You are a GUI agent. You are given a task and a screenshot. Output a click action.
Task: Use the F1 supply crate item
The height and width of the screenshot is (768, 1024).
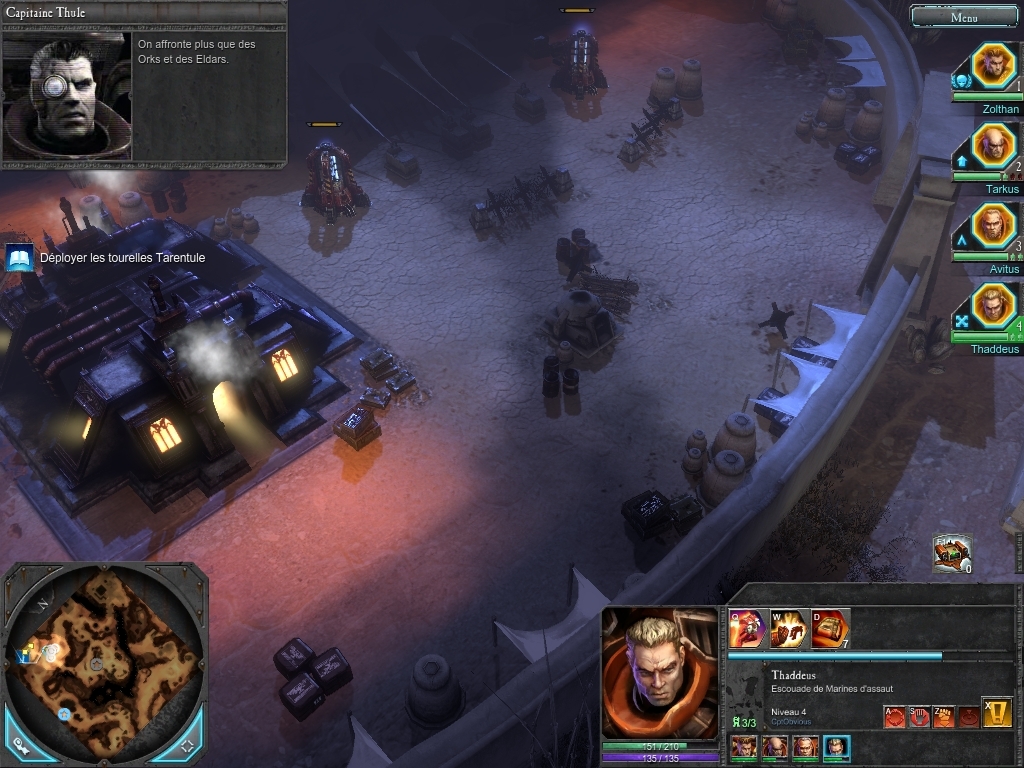click(952, 553)
